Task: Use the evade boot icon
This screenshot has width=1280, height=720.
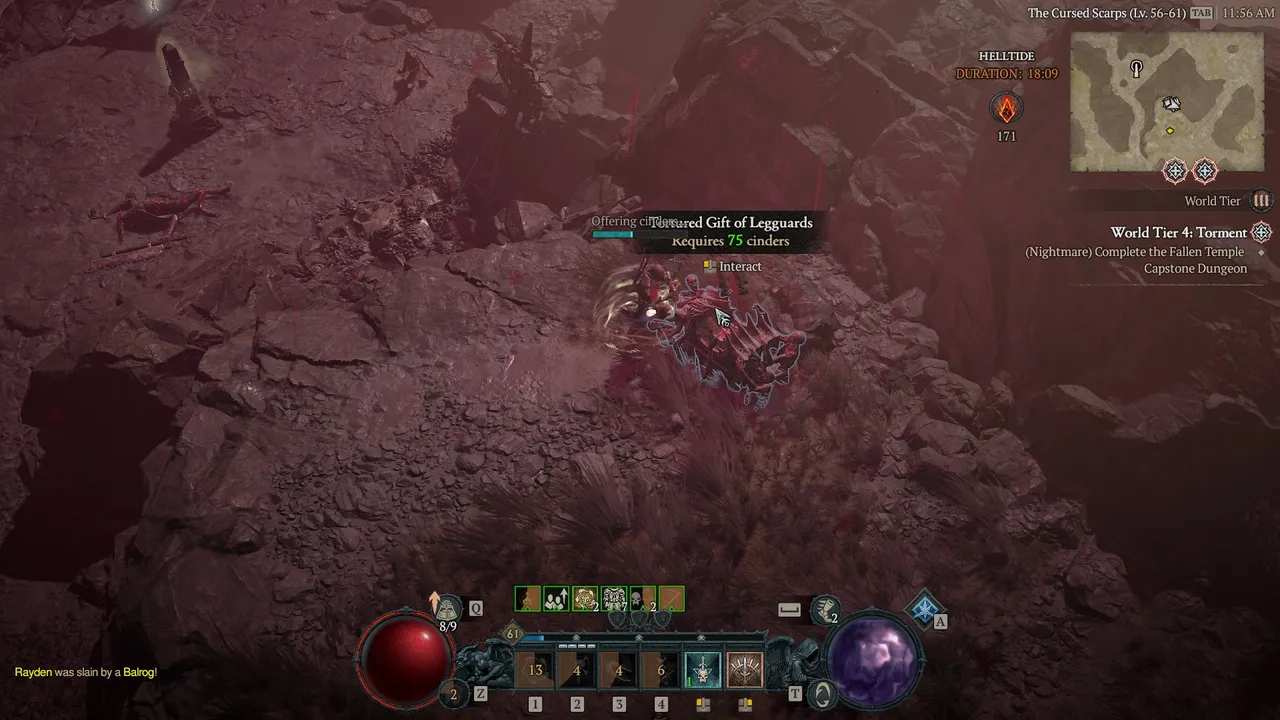Action: [824, 609]
